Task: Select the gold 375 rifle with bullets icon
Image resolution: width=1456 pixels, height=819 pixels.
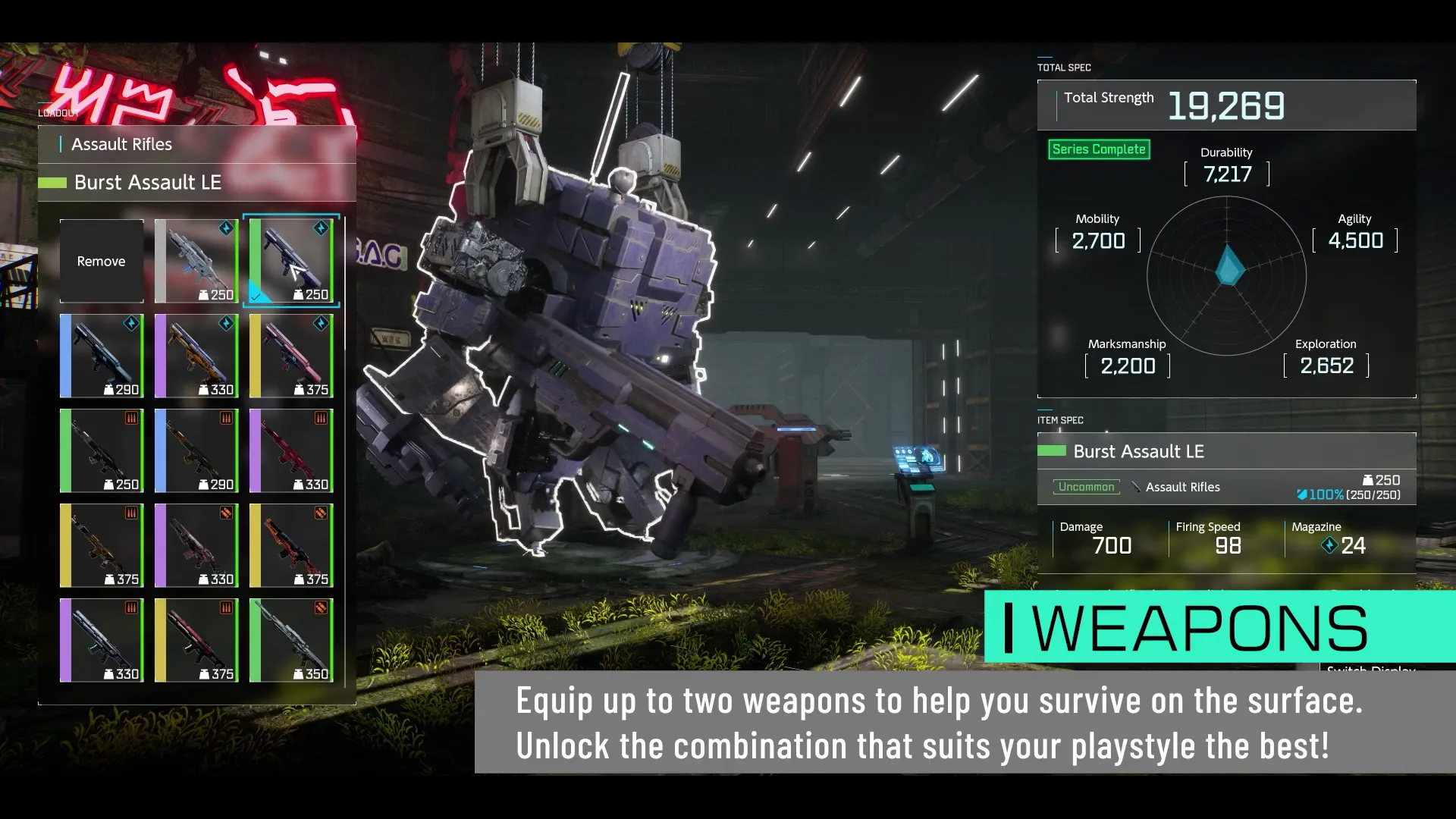Action: coord(102,545)
